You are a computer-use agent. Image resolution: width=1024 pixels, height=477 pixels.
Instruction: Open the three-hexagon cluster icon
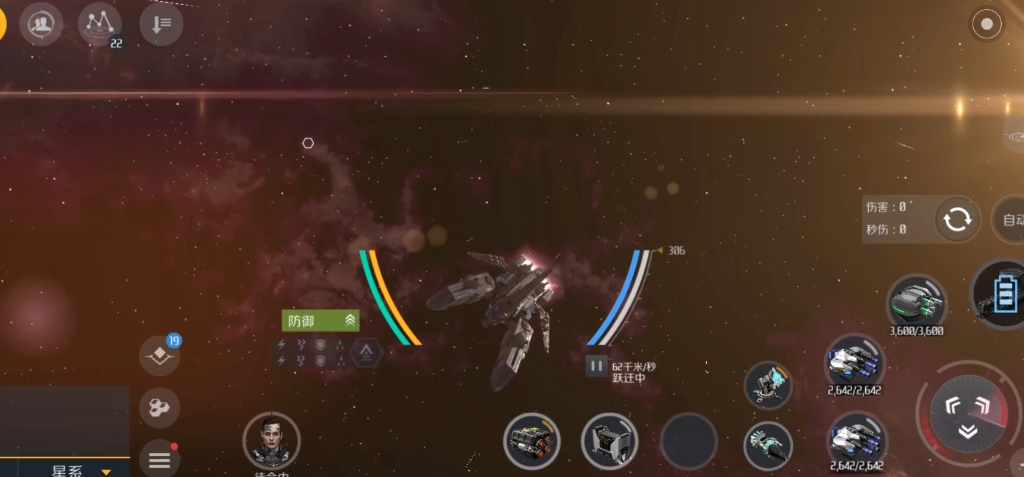coord(159,405)
